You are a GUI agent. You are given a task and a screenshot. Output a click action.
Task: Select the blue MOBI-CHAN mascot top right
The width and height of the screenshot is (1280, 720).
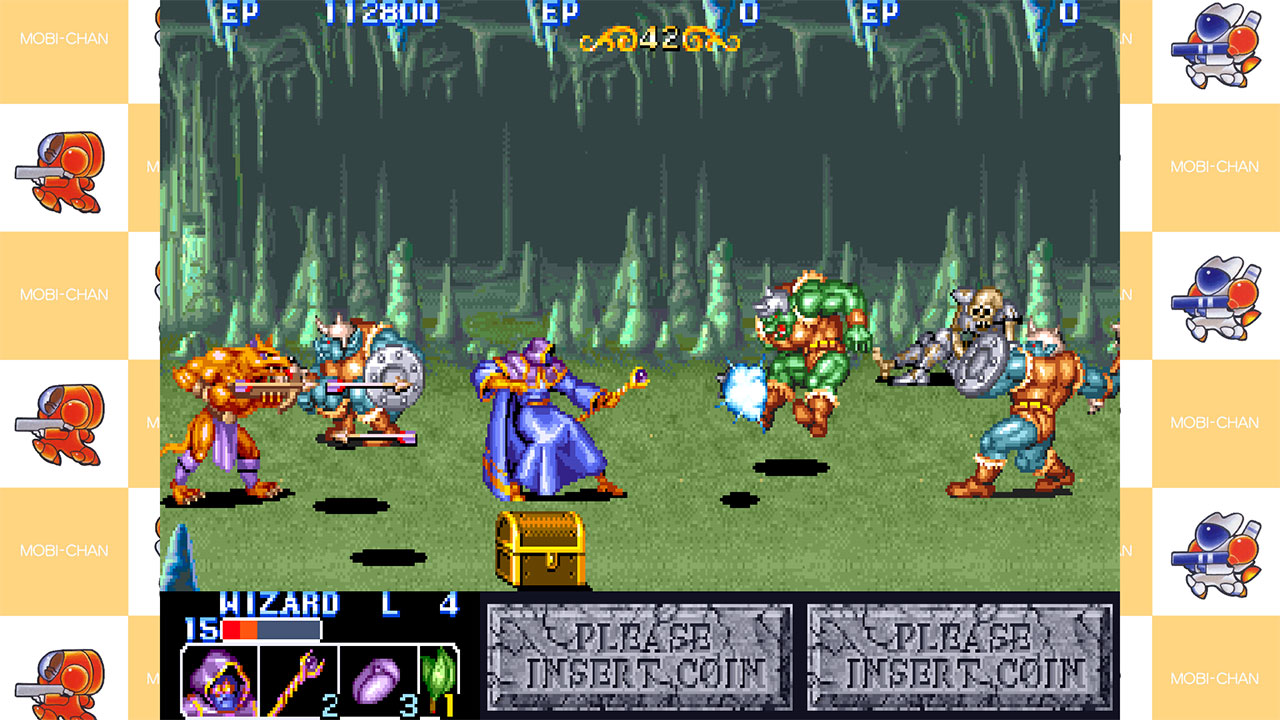tap(1216, 42)
